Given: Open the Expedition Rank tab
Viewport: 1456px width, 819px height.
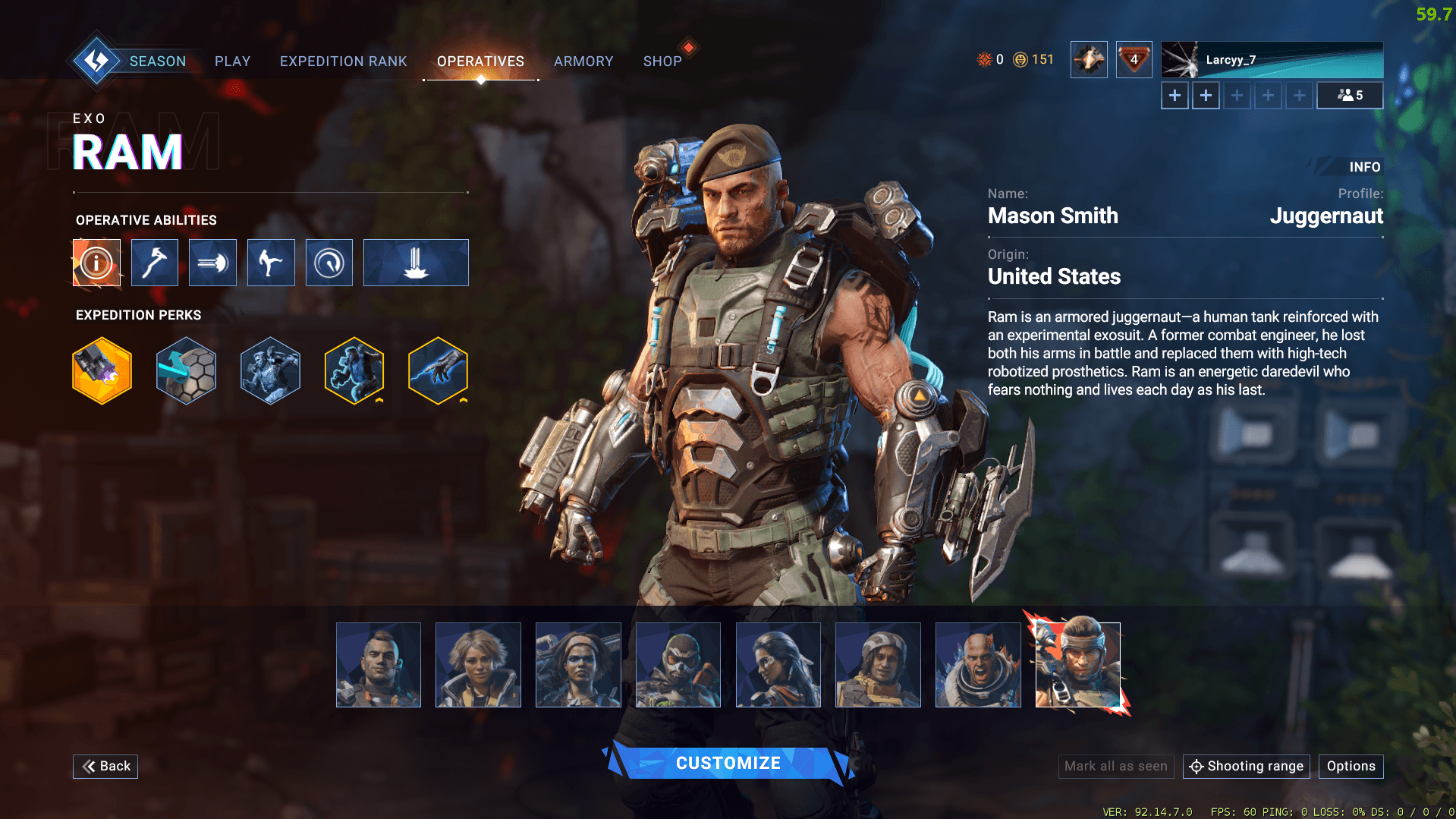Looking at the screenshot, I should pyautogui.click(x=343, y=61).
